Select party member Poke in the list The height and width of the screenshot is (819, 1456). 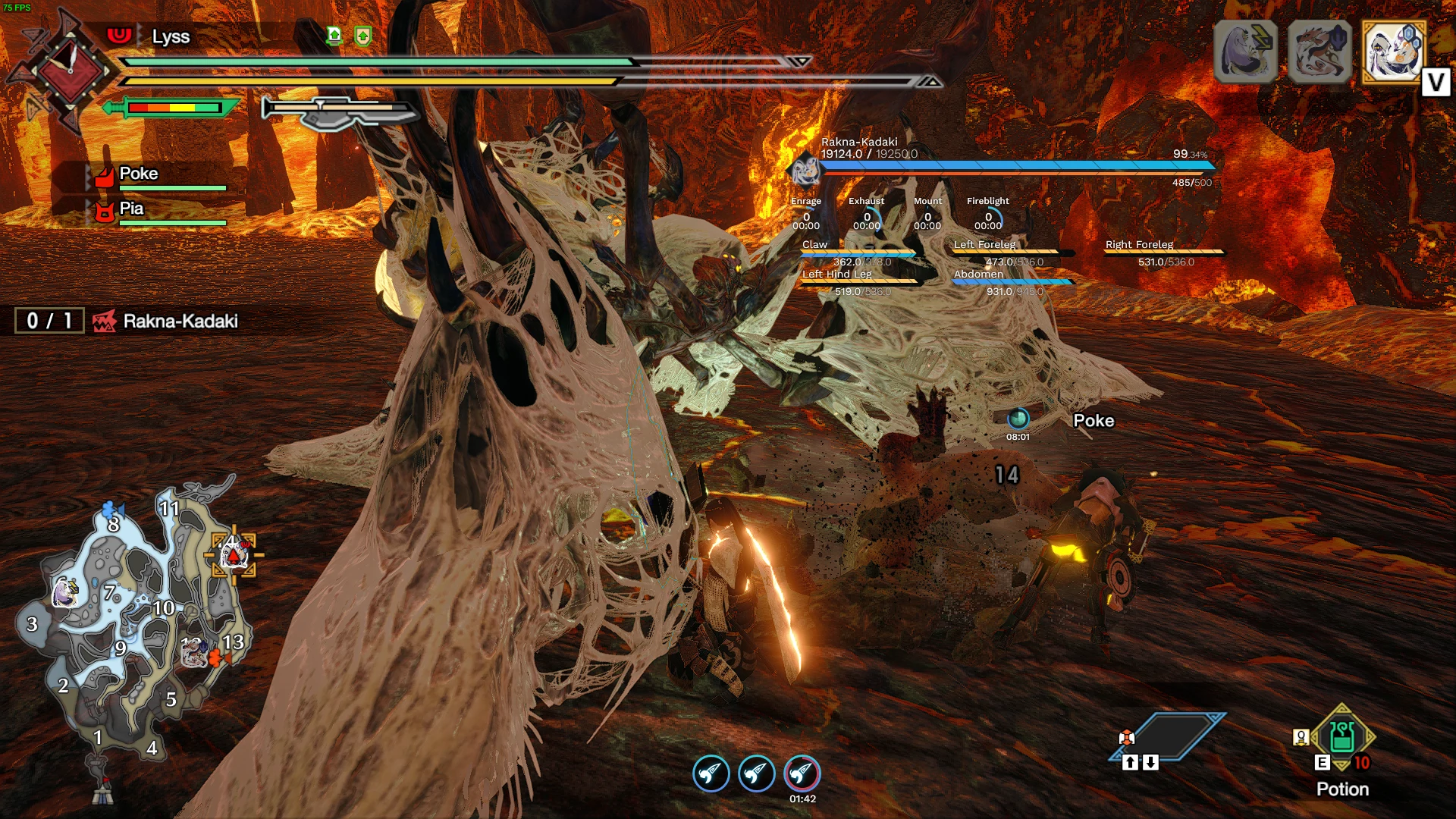pyautogui.click(x=140, y=174)
